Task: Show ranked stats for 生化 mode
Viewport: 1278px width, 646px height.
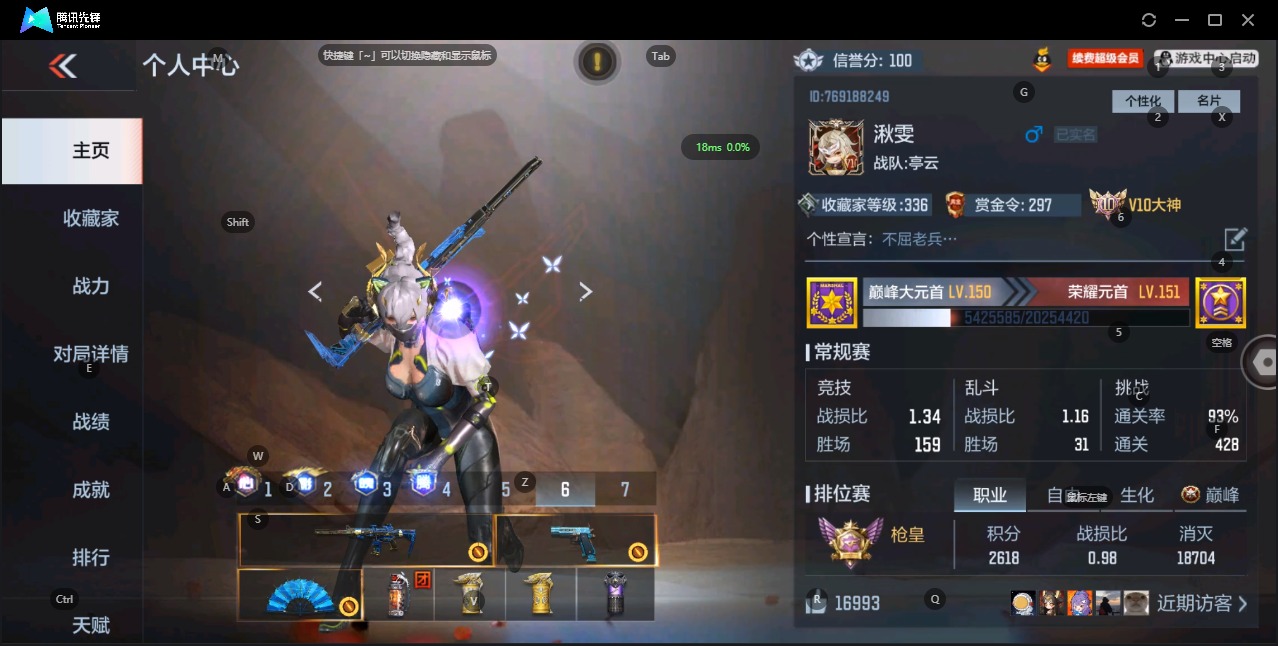Action: click(1137, 495)
